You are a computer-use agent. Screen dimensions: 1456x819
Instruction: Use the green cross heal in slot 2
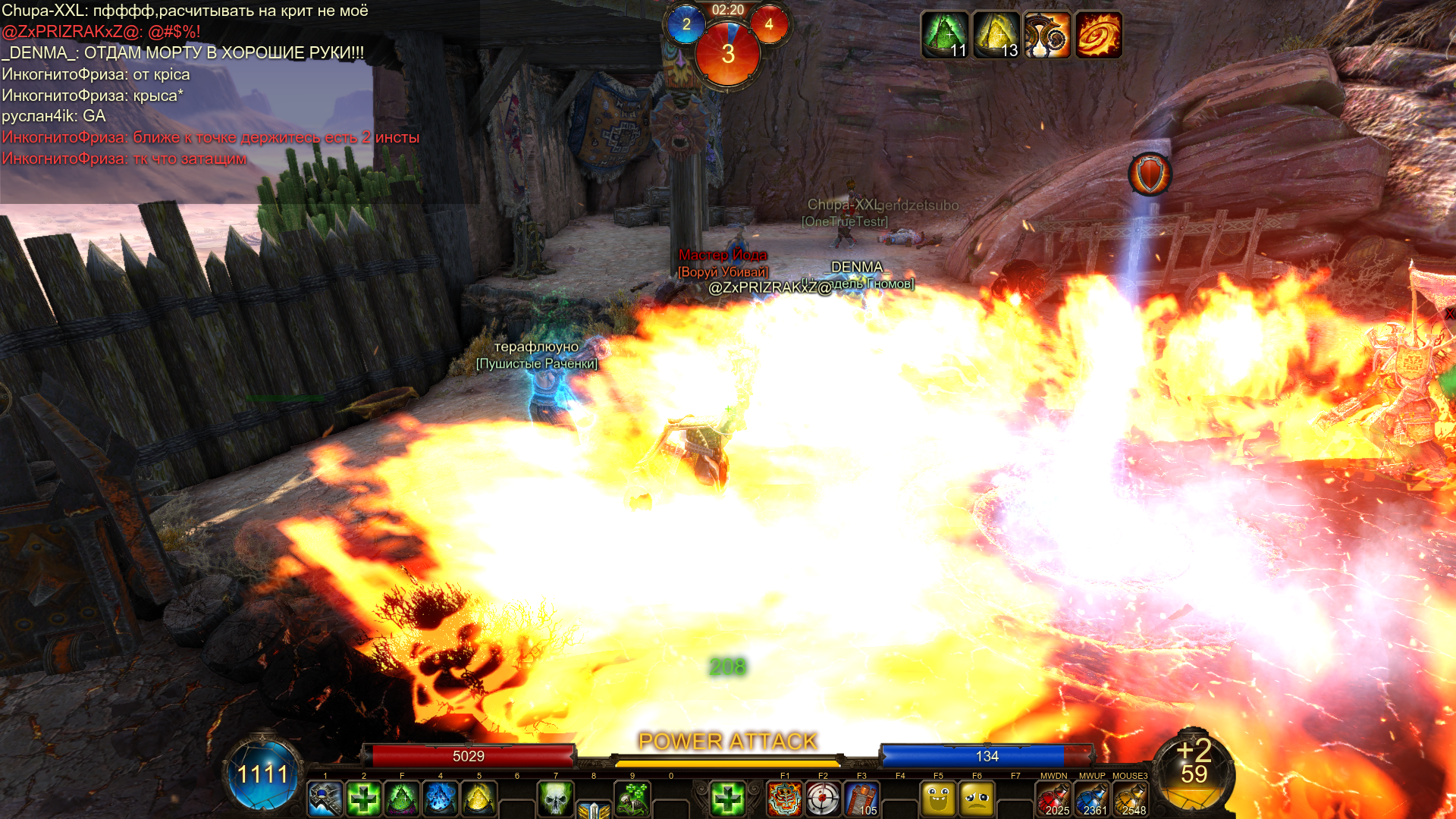click(364, 799)
